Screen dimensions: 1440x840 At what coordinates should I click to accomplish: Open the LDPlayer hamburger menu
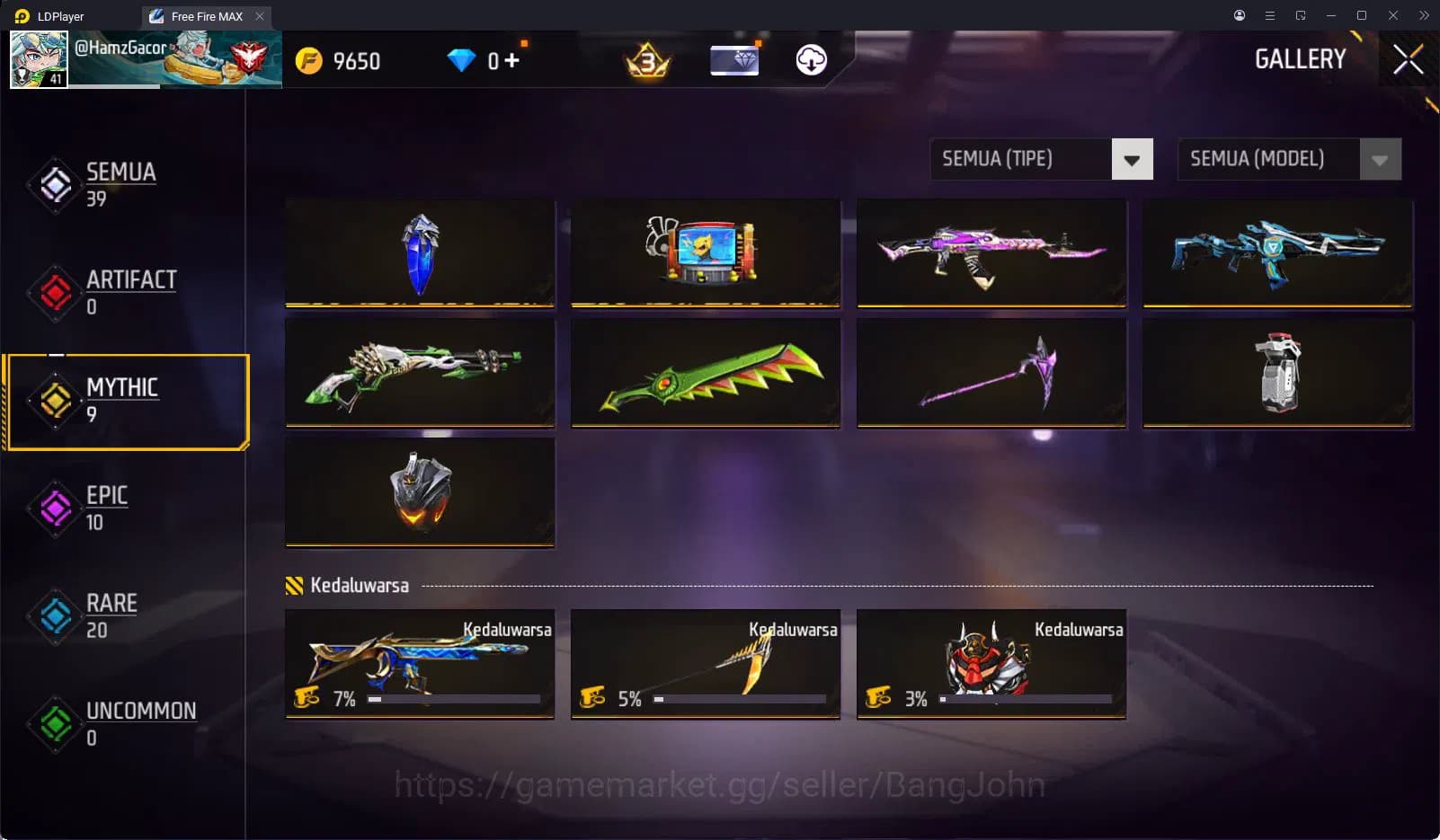[1269, 15]
